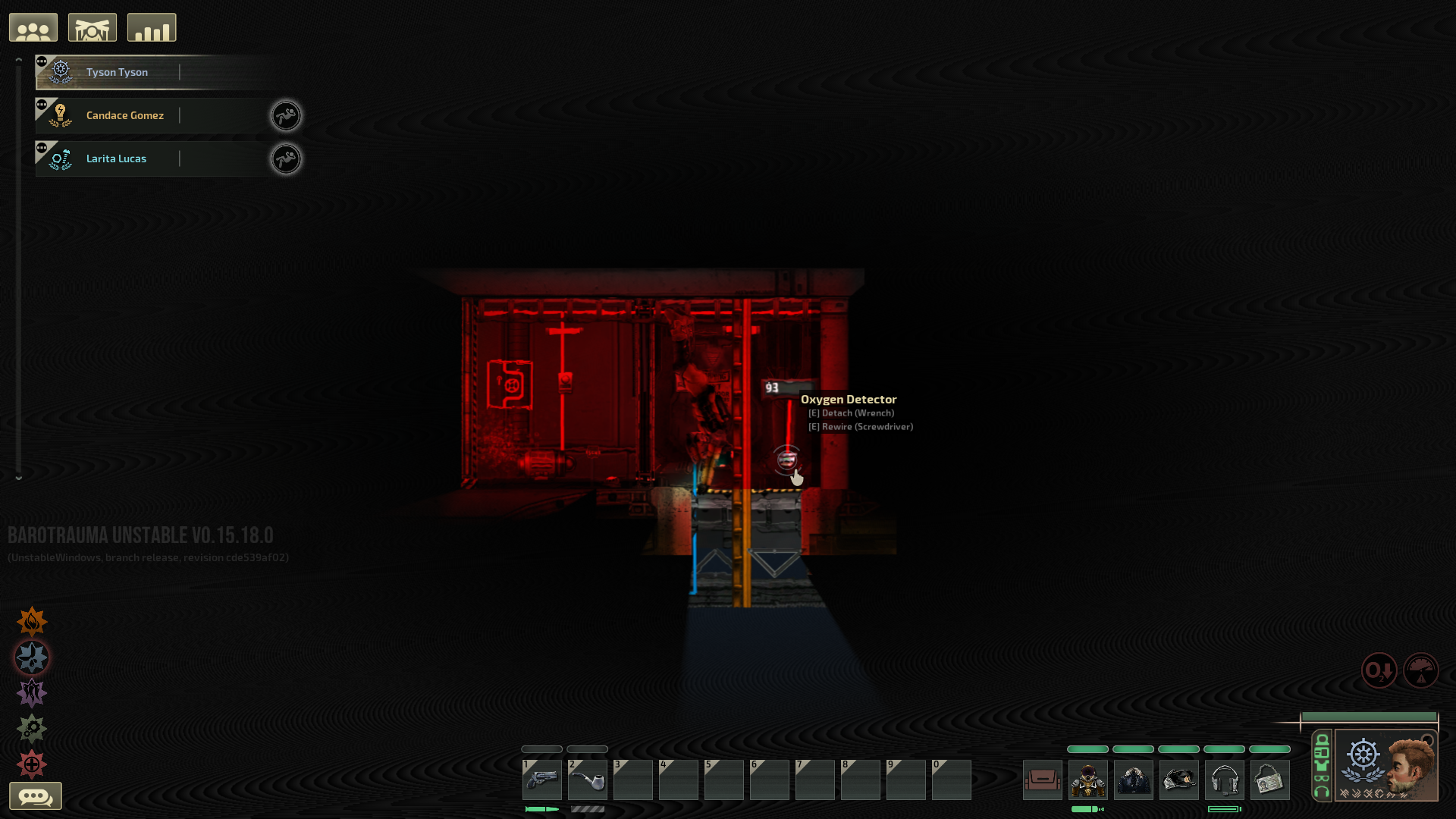This screenshot has height=819, width=1456.
Task: Toggle ragdoll for Candace Gomez
Action: [286, 115]
